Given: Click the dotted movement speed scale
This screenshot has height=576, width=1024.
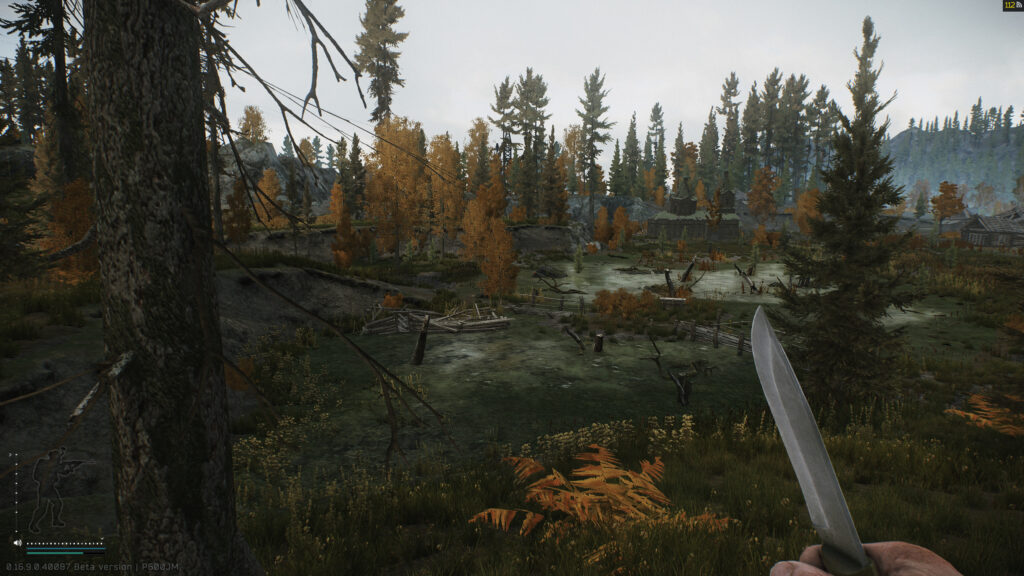Looking at the screenshot, I should (14, 490).
